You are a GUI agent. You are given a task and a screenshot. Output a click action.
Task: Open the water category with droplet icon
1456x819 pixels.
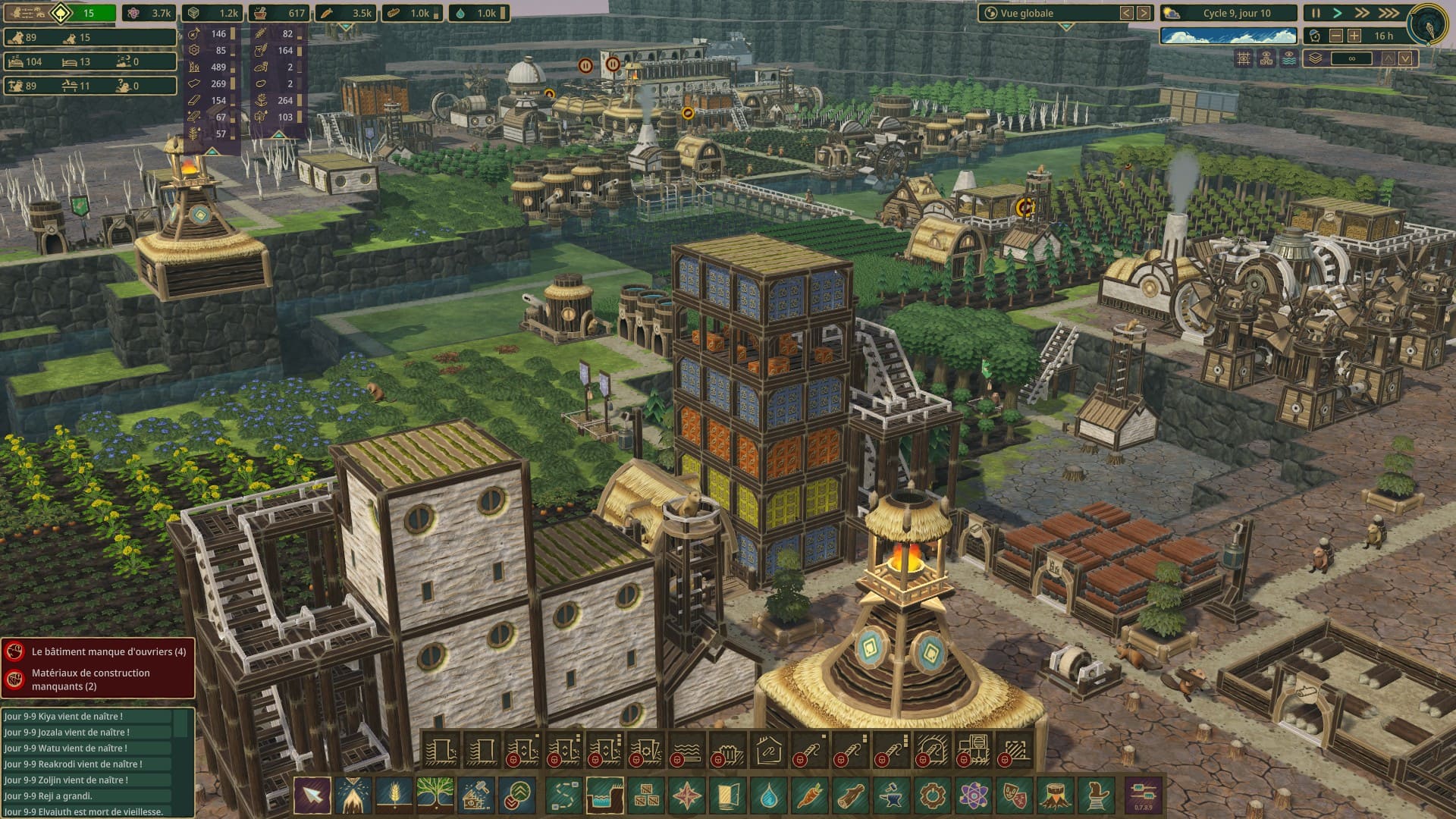pos(768,796)
